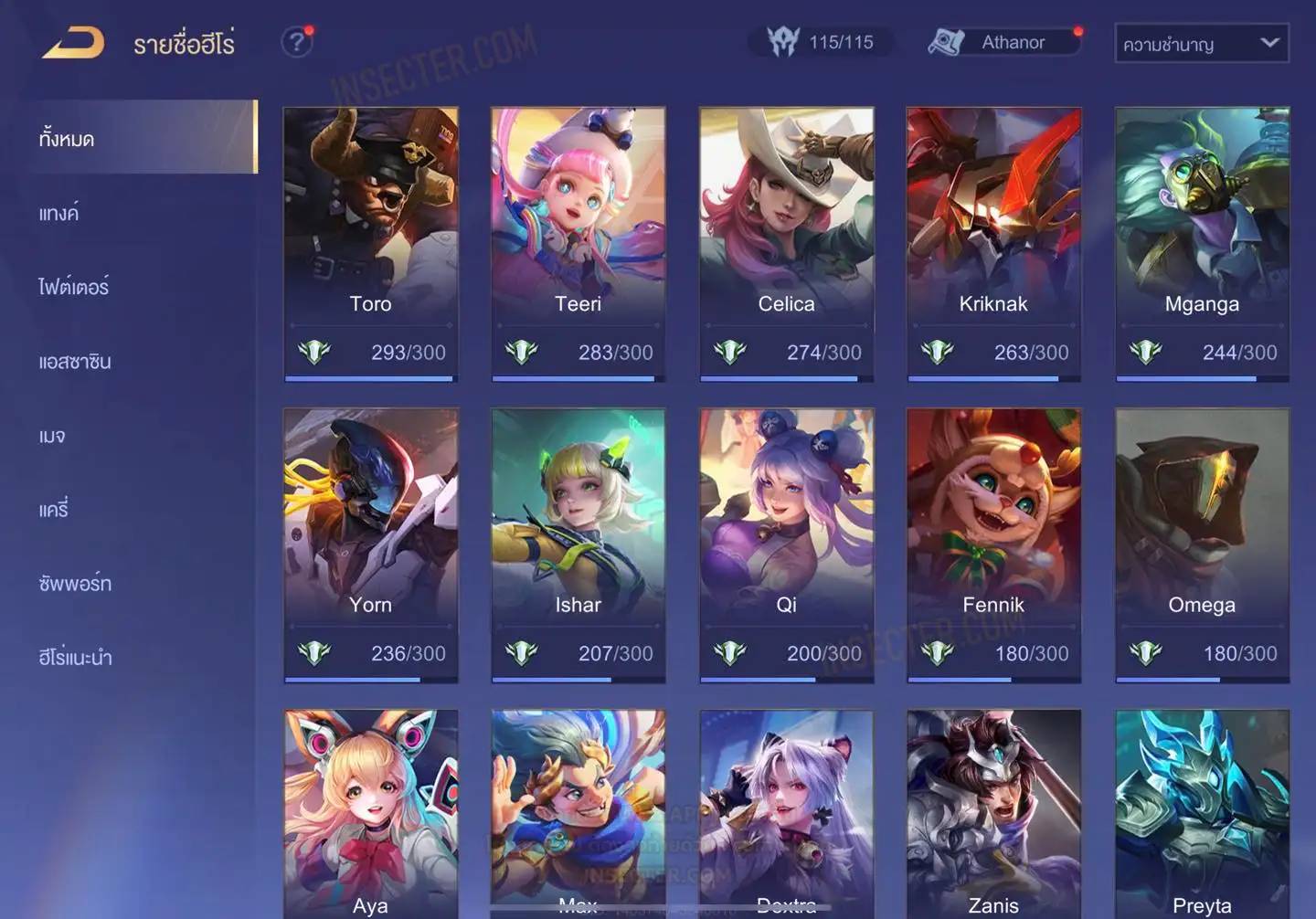This screenshot has height=919, width=1316.
Task: Open the Athanor button
Action: coord(1003,42)
